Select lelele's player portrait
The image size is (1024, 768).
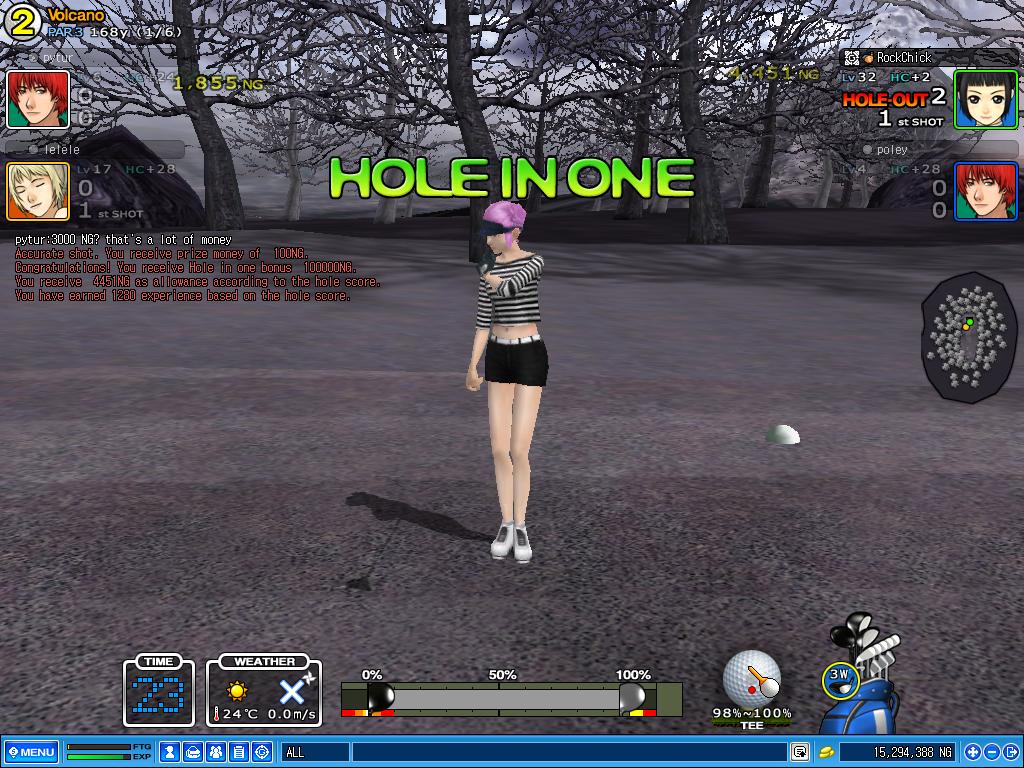(x=38, y=190)
